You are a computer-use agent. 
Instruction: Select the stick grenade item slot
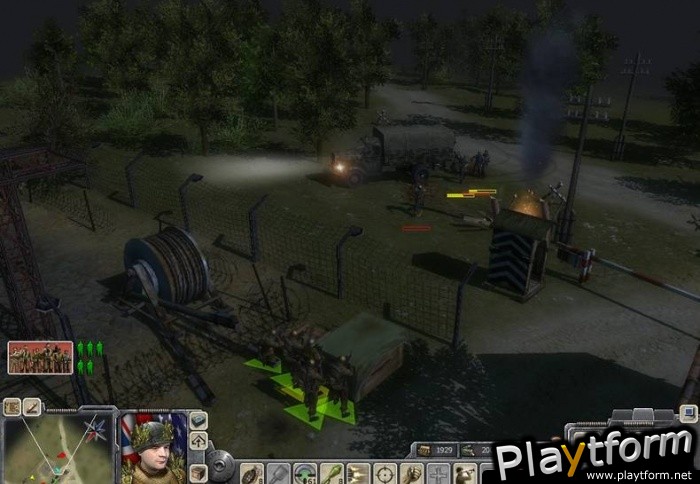tap(277, 473)
